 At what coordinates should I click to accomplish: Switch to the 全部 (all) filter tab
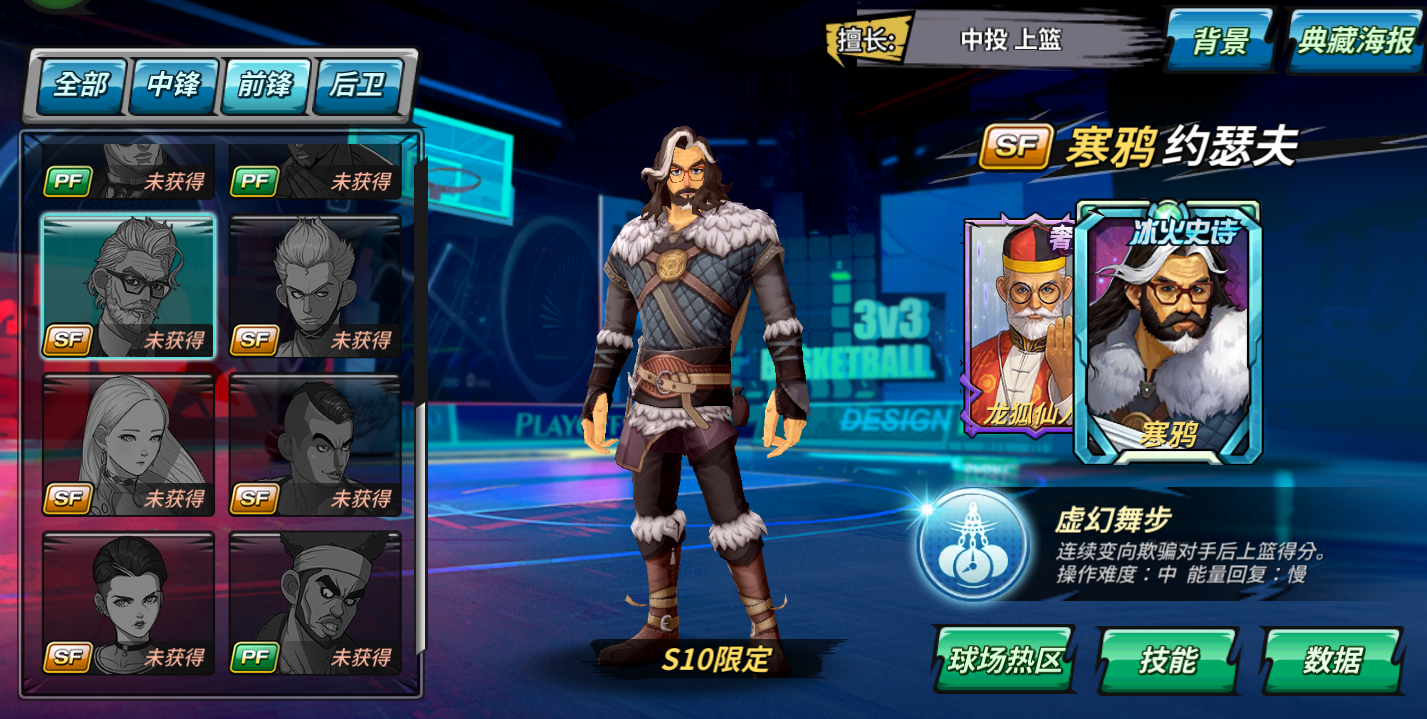click(x=82, y=85)
